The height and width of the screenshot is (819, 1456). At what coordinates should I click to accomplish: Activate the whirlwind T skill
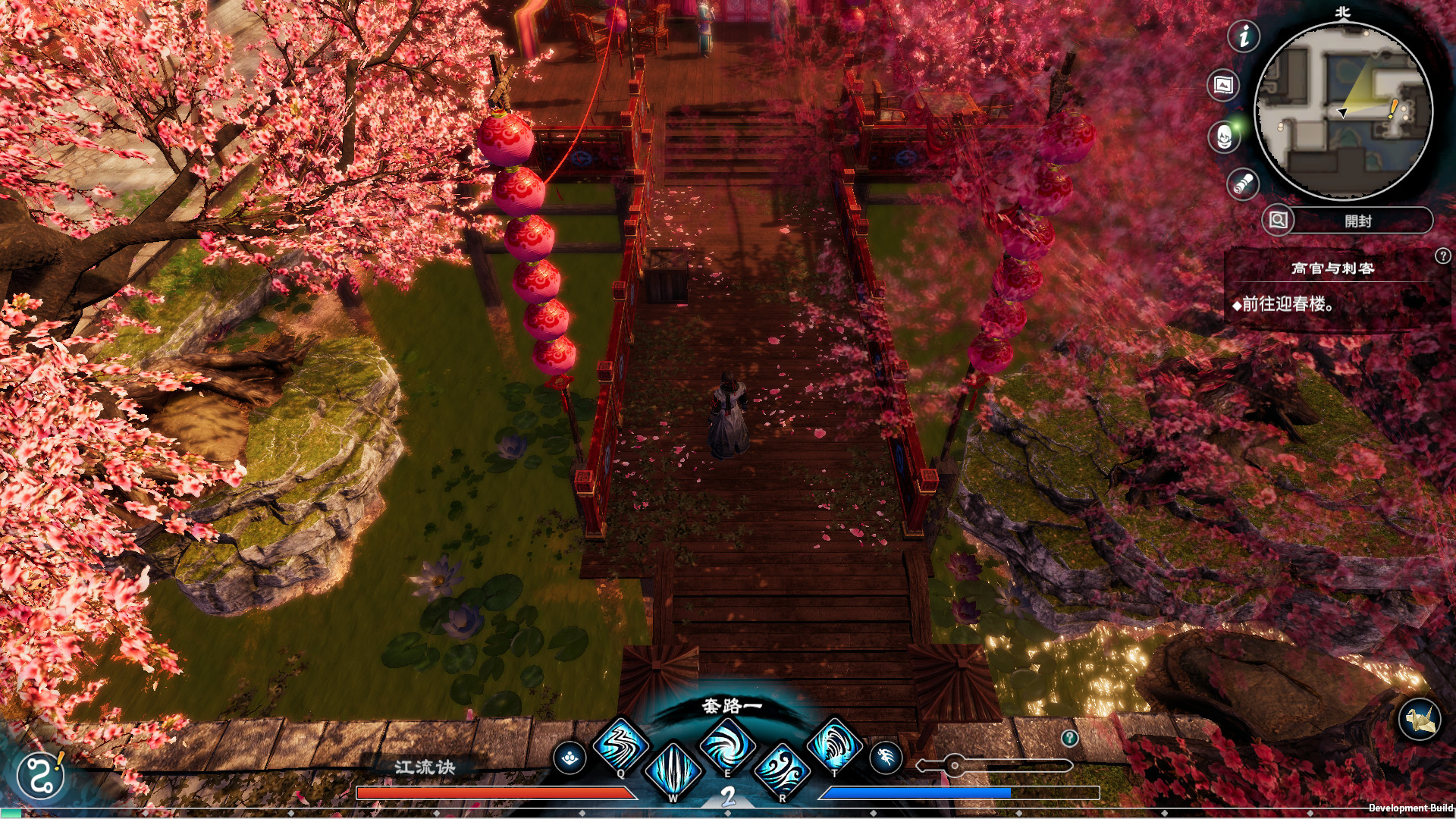834,745
